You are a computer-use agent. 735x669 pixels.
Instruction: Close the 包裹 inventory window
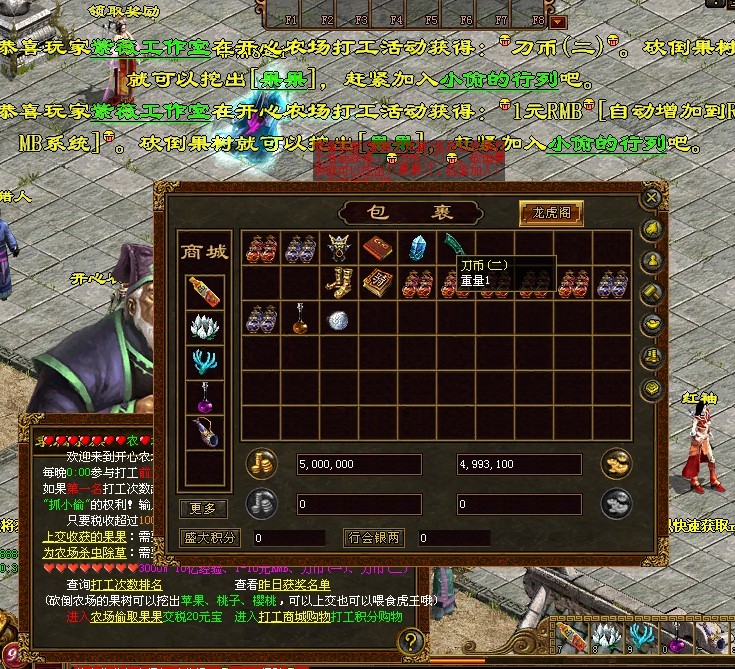coord(652,197)
